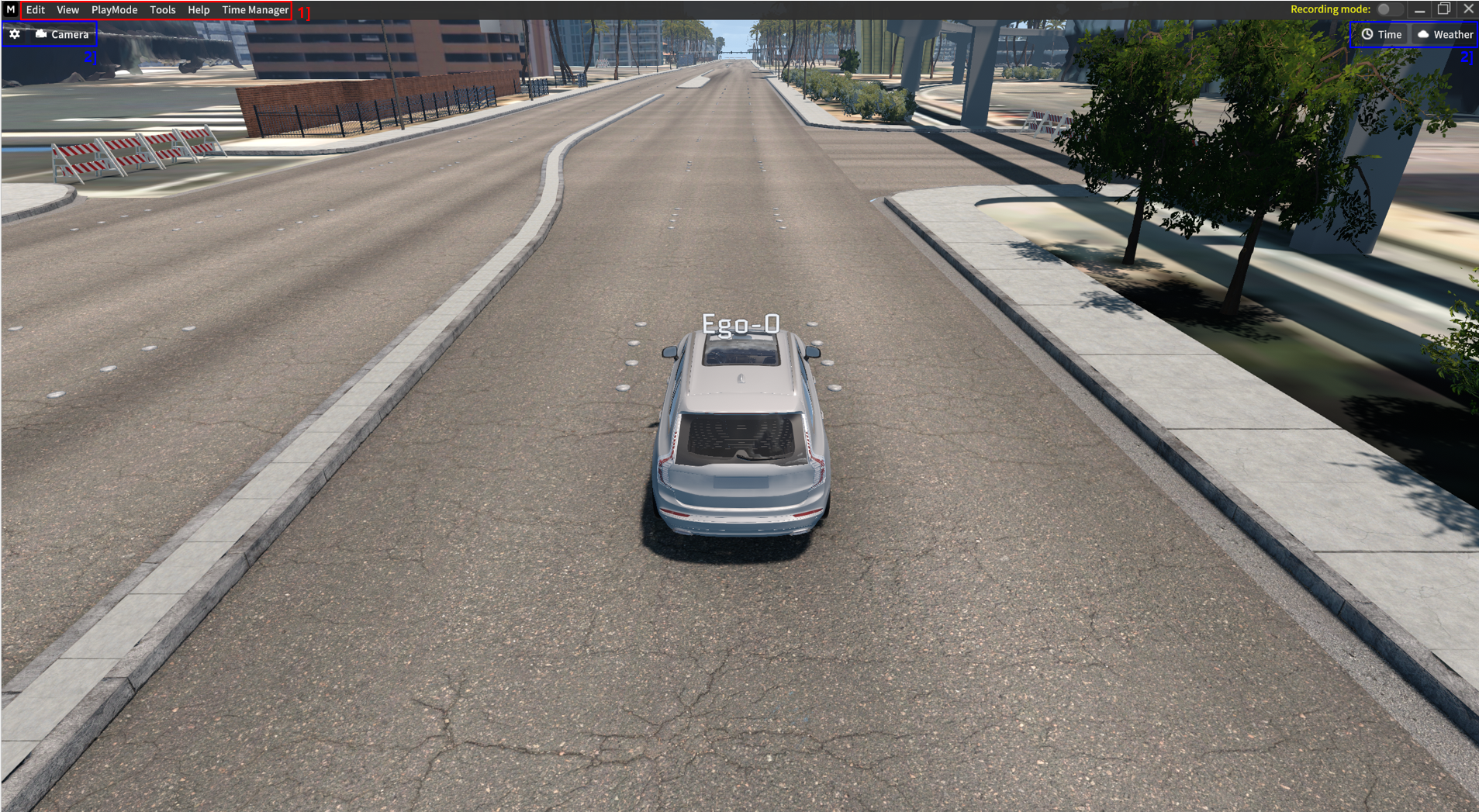The height and width of the screenshot is (812, 1479).
Task: Click the minimize window icon
Action: point(1420,9)
